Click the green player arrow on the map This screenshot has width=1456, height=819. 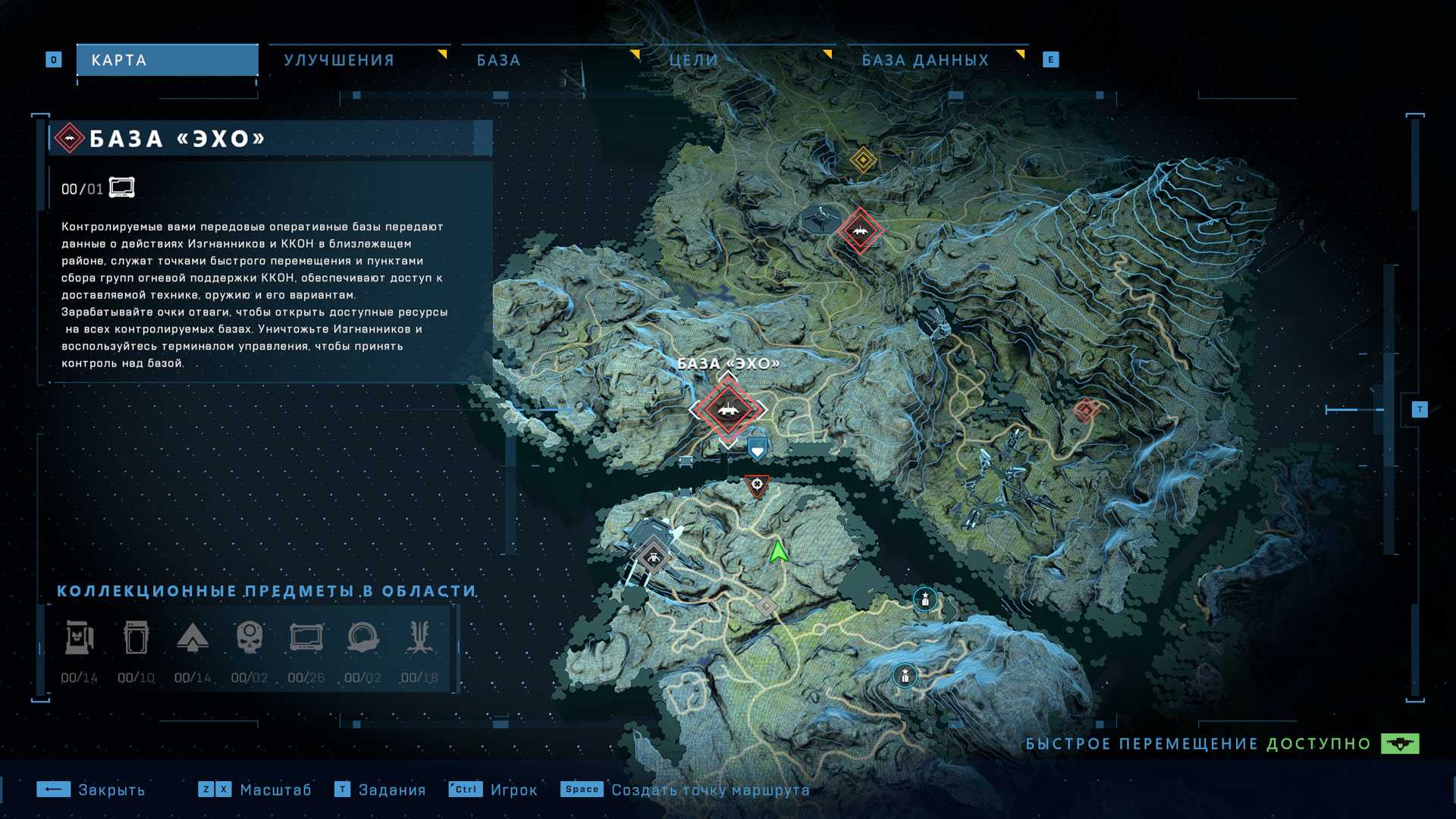coord(778,551)
